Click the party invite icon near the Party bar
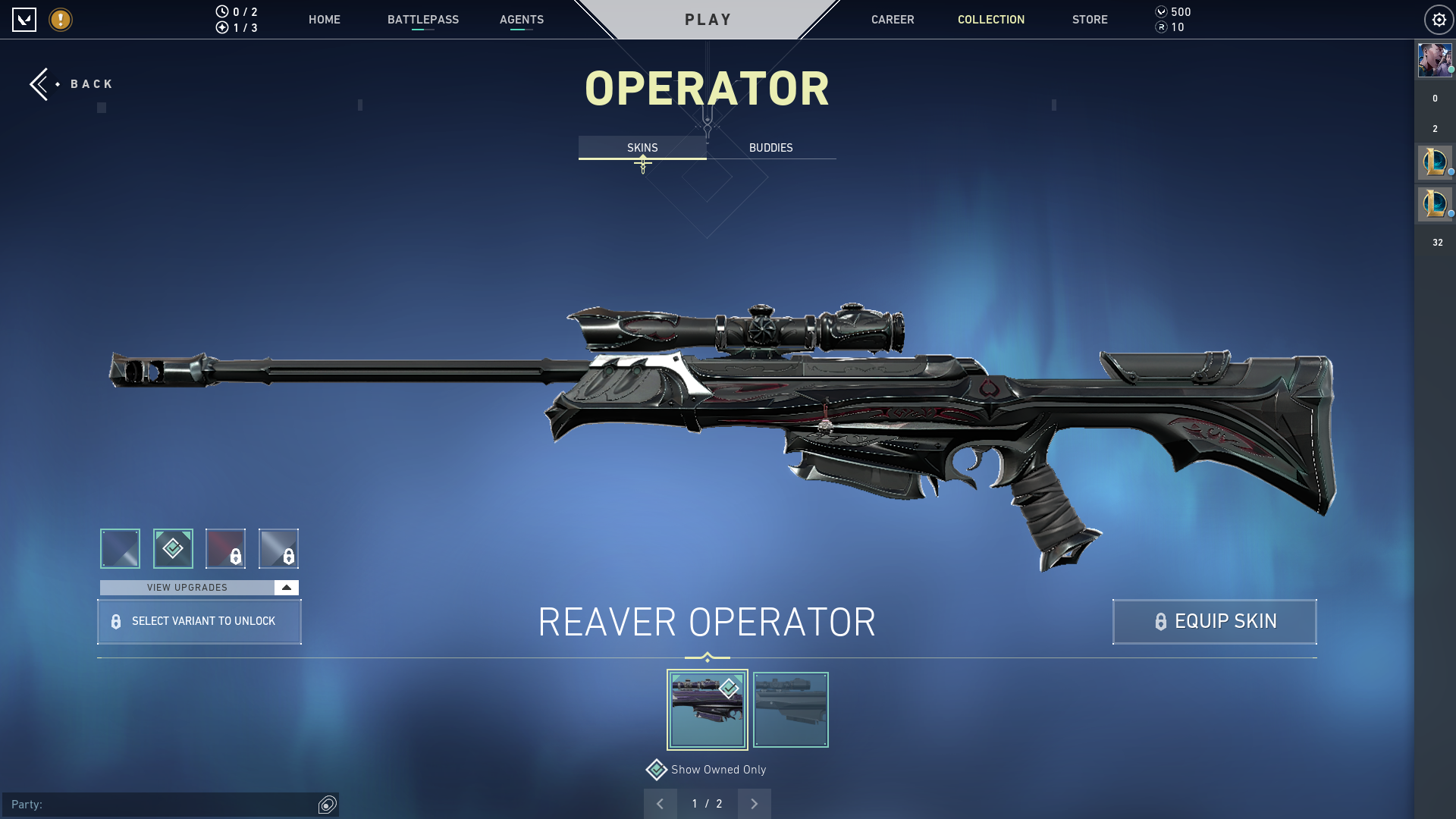The height and width of the screenshot is (819, 1456). (327, 805)
